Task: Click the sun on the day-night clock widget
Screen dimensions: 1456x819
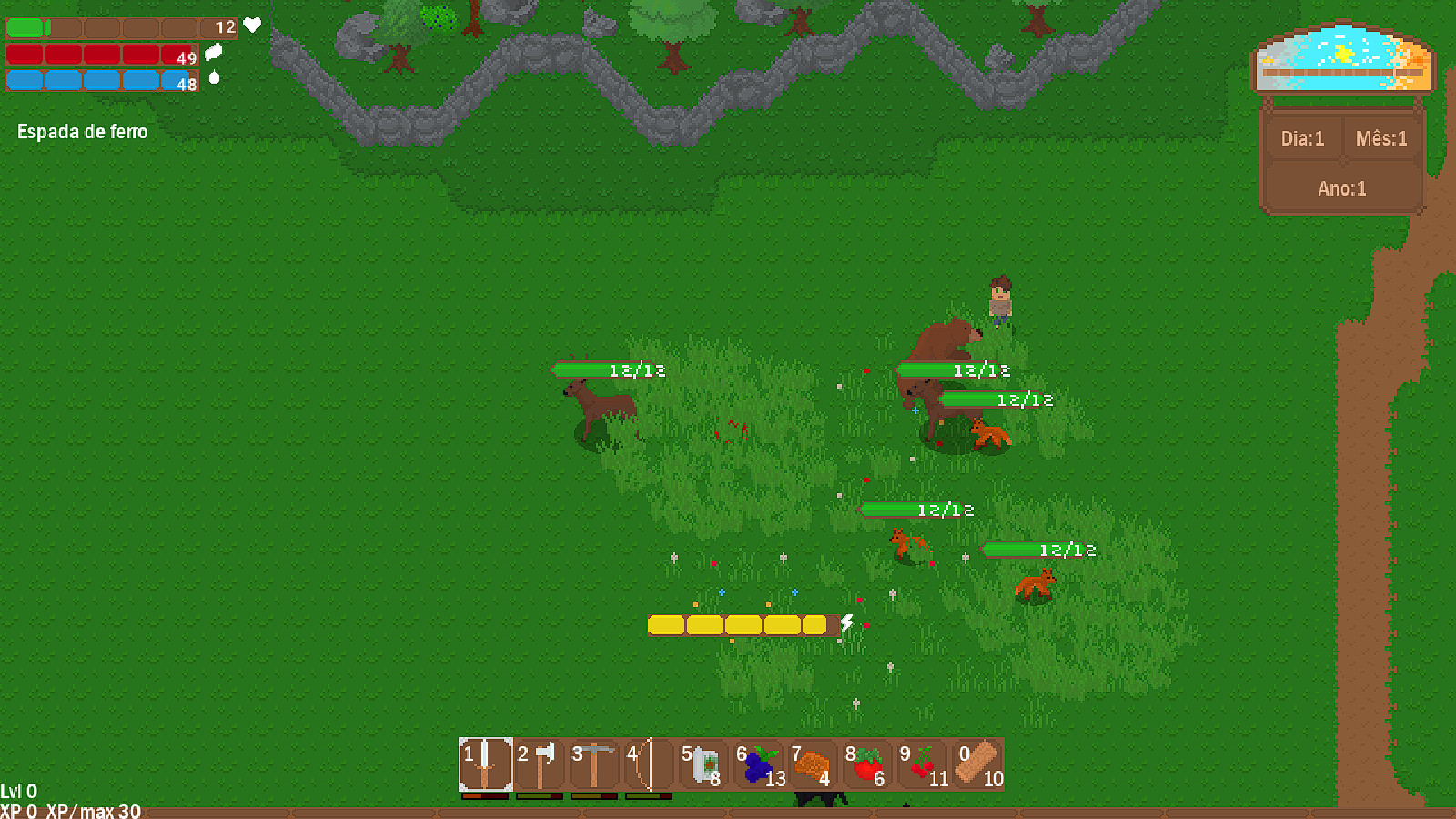Action: [1342, 52]
